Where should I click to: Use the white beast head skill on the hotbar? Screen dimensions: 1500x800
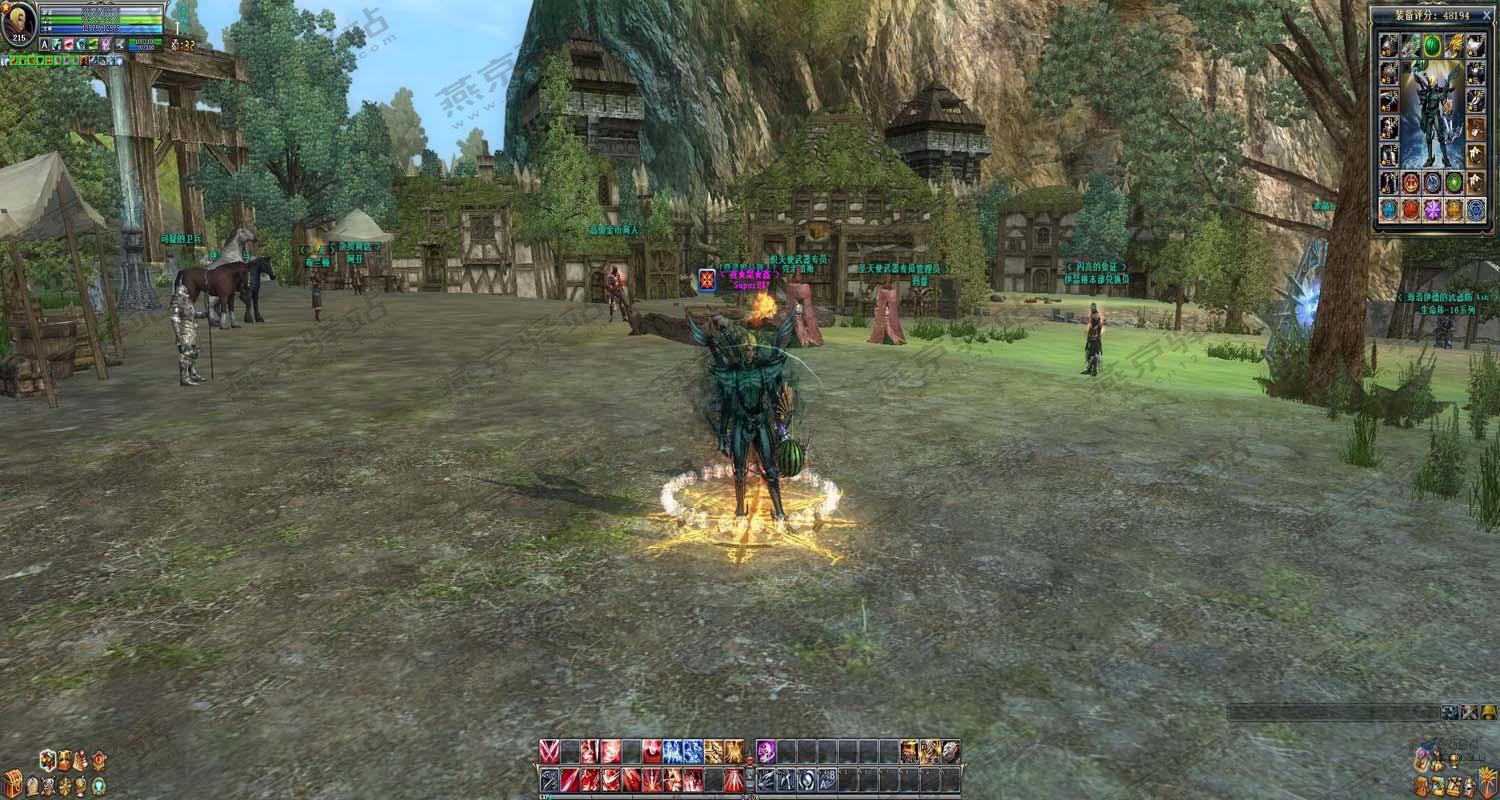click(x=950, y=751)
